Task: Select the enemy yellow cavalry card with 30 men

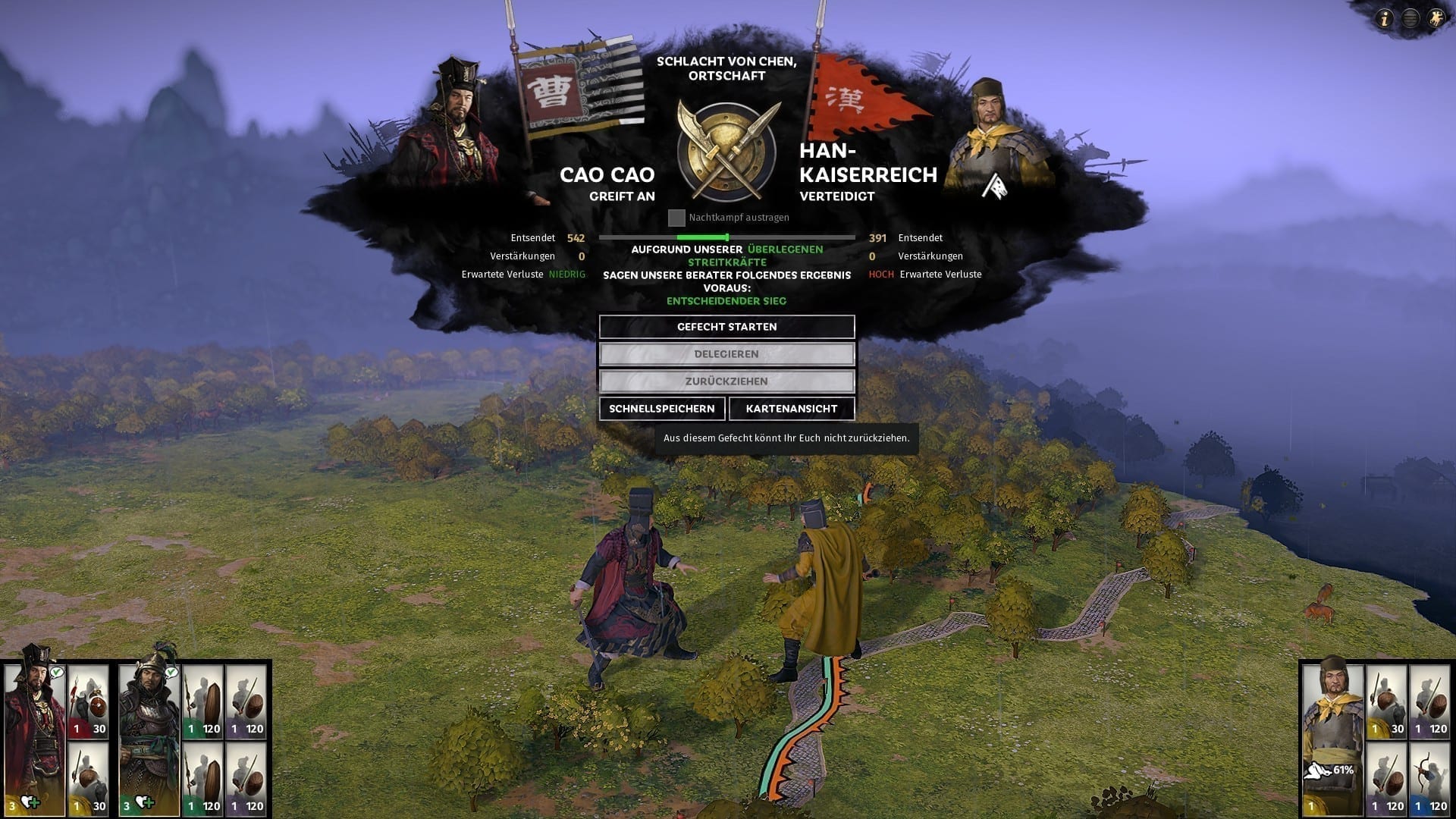Action: [x=1387, y=702]
